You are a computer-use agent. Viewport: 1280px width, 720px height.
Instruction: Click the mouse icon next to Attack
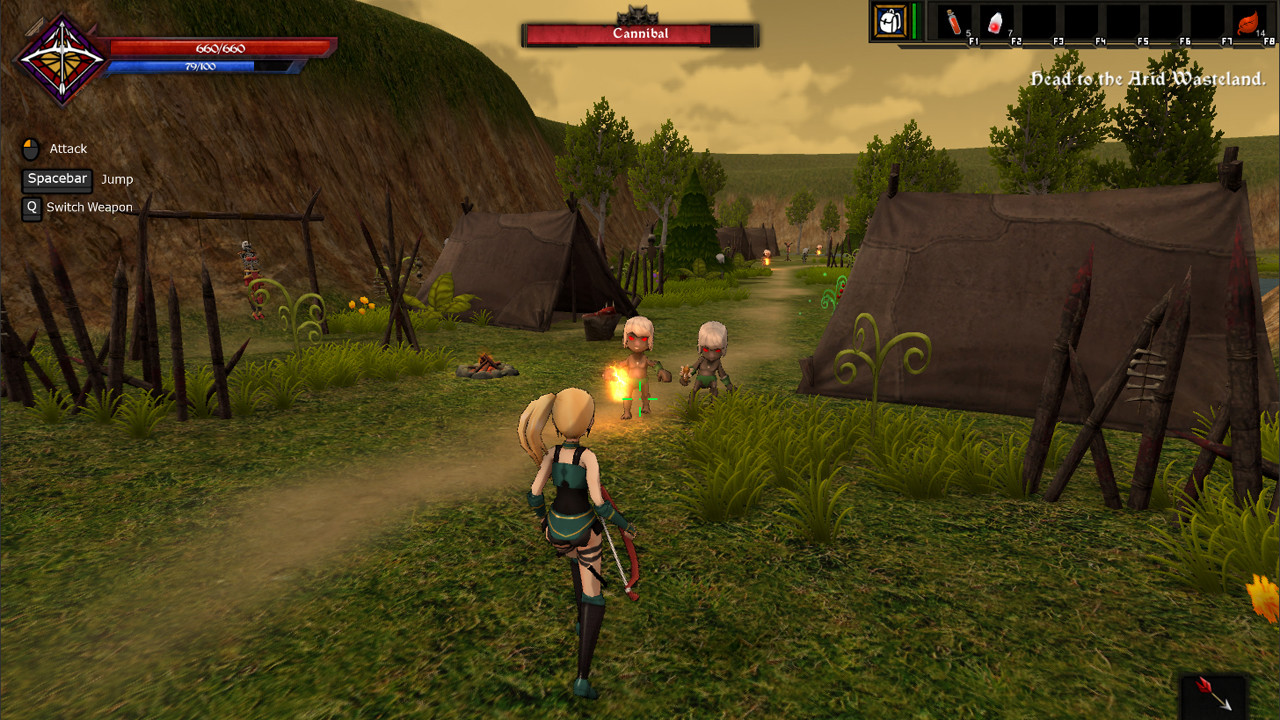coord(30,146)
